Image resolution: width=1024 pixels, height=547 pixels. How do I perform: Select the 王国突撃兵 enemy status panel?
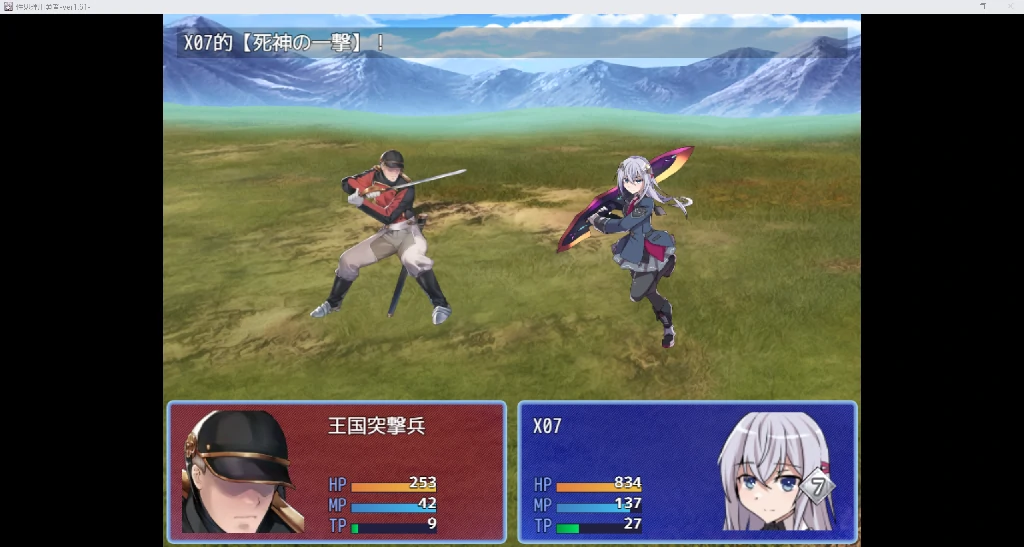(x=337, y=471)
